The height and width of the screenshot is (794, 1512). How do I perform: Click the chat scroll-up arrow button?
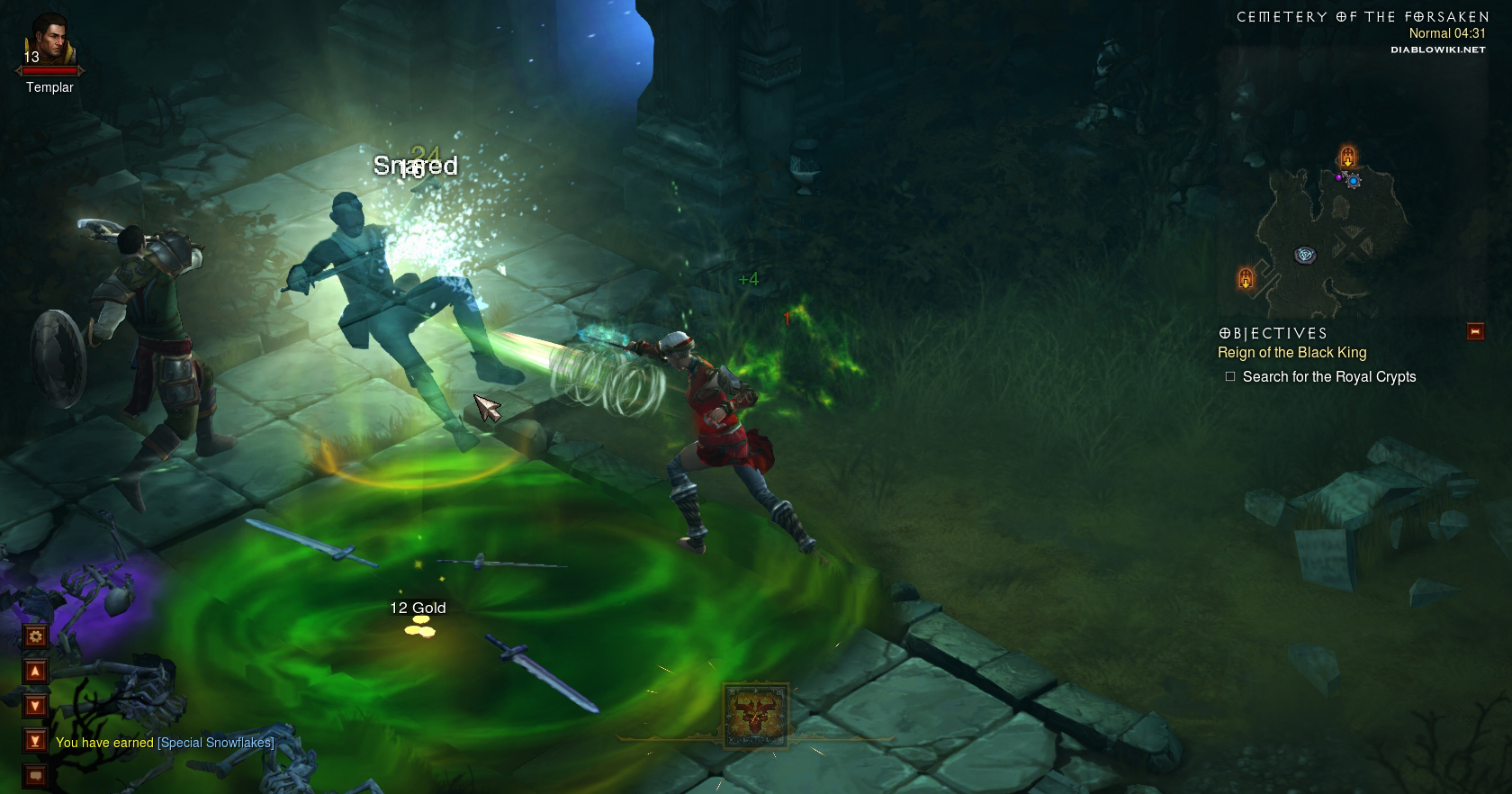[x=35, y=671]
